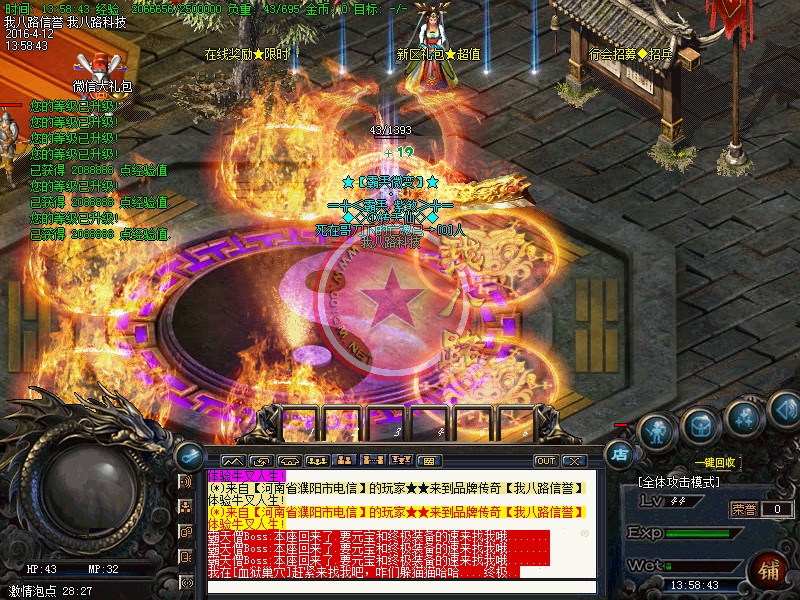Open the bag via the cube icon
Screen dimensions: 800x600
tap(699, 426)
